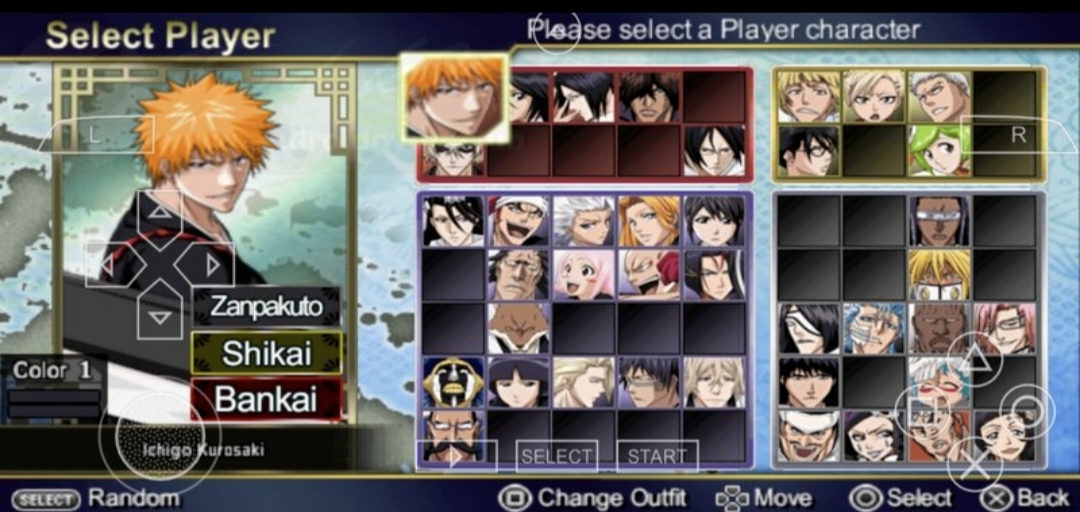The height and width of the screenshot is (512, 1080).
Task: Choose the red-haired fighter with white bandana
Action: pyautogui.click(x=518, y=220)
